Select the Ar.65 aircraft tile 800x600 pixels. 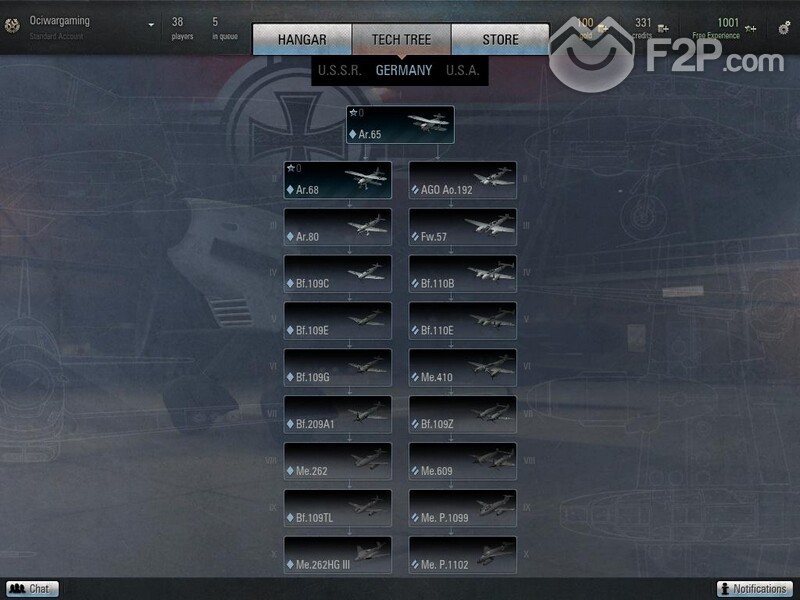pyautogui.click(x=400, y=125)
